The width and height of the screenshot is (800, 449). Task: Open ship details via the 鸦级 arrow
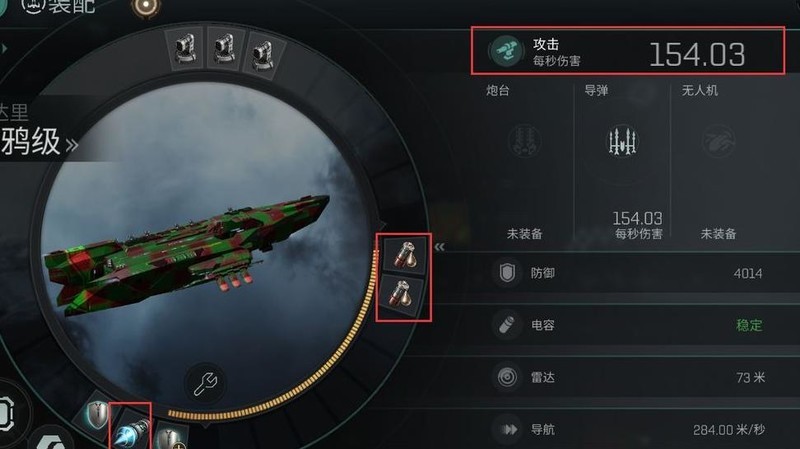pos(72,144)
